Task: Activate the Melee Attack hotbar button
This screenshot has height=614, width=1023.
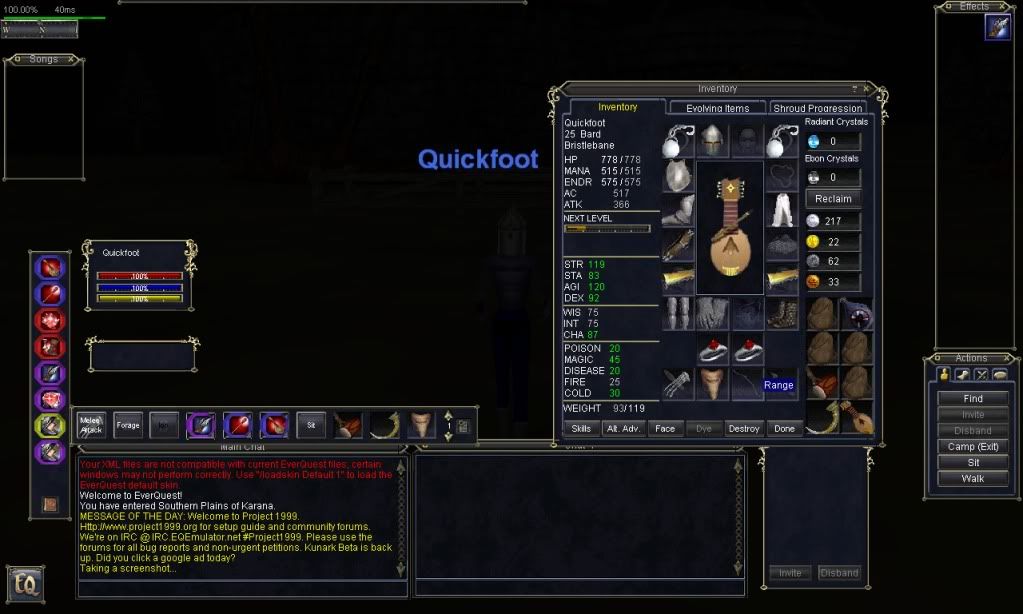Action: [x=92, y=425]
